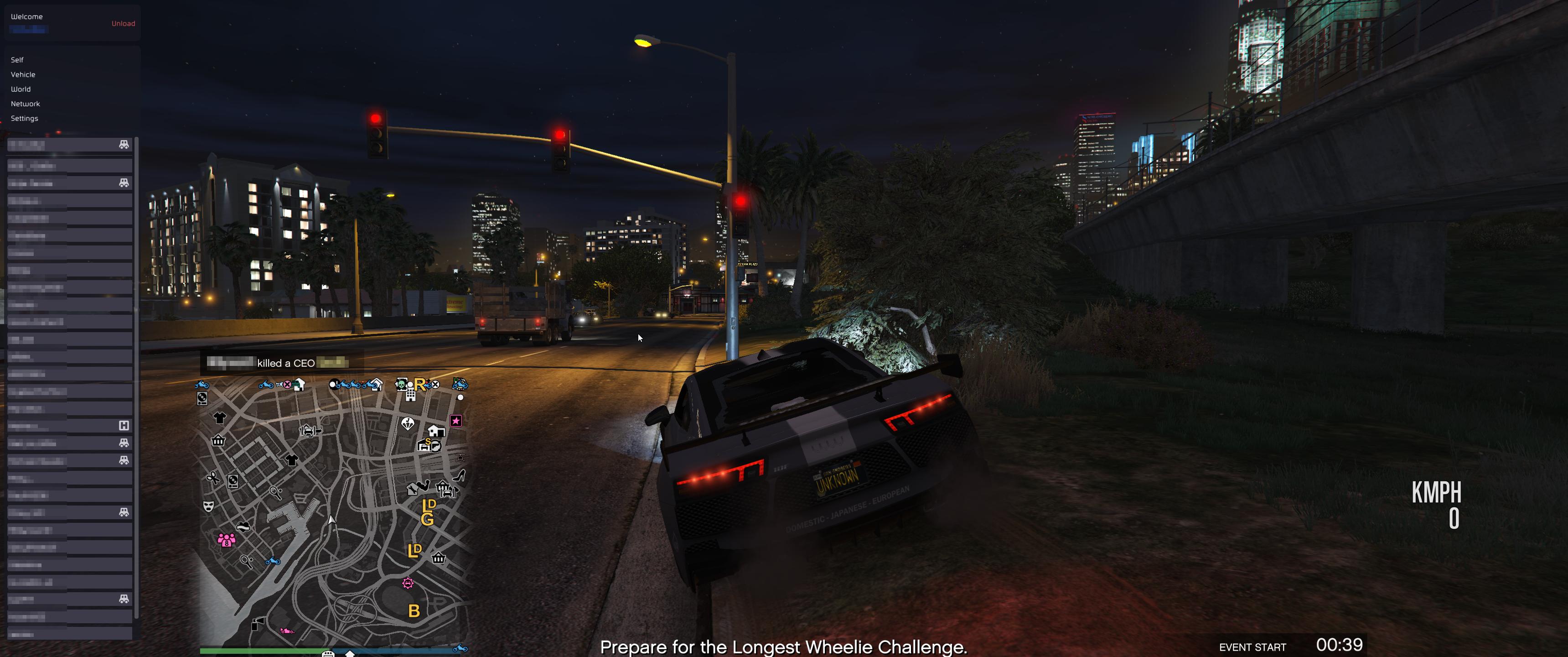Click the pink crew group icon showing 8 members
1568x657 pixels.
[227, 541]
